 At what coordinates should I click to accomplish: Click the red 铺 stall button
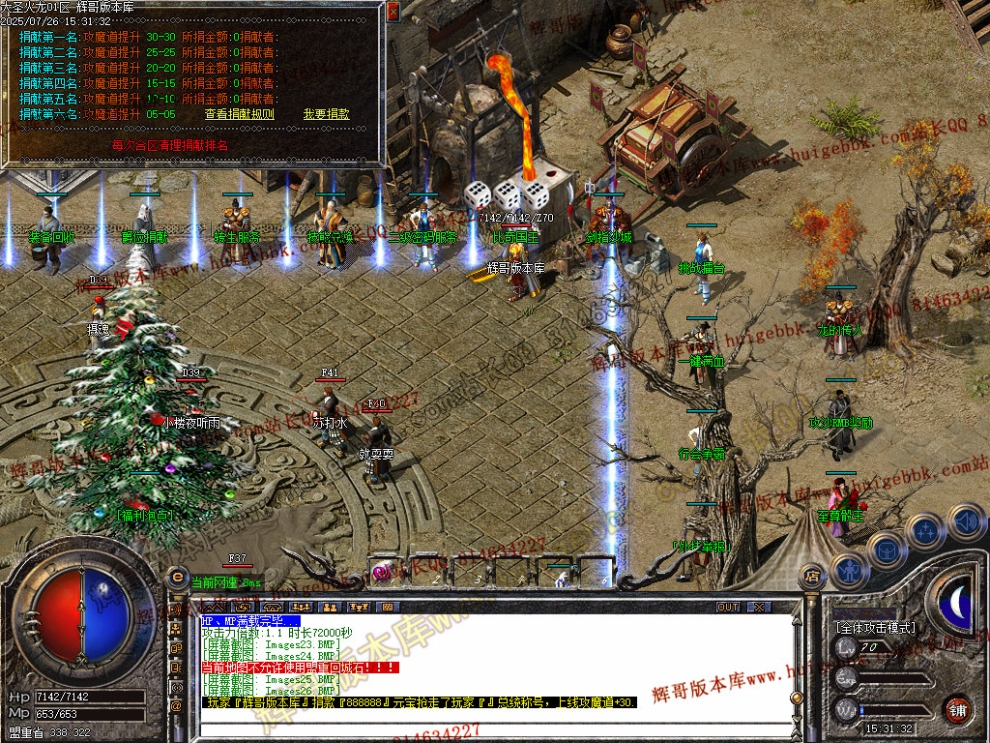(958, 709)
